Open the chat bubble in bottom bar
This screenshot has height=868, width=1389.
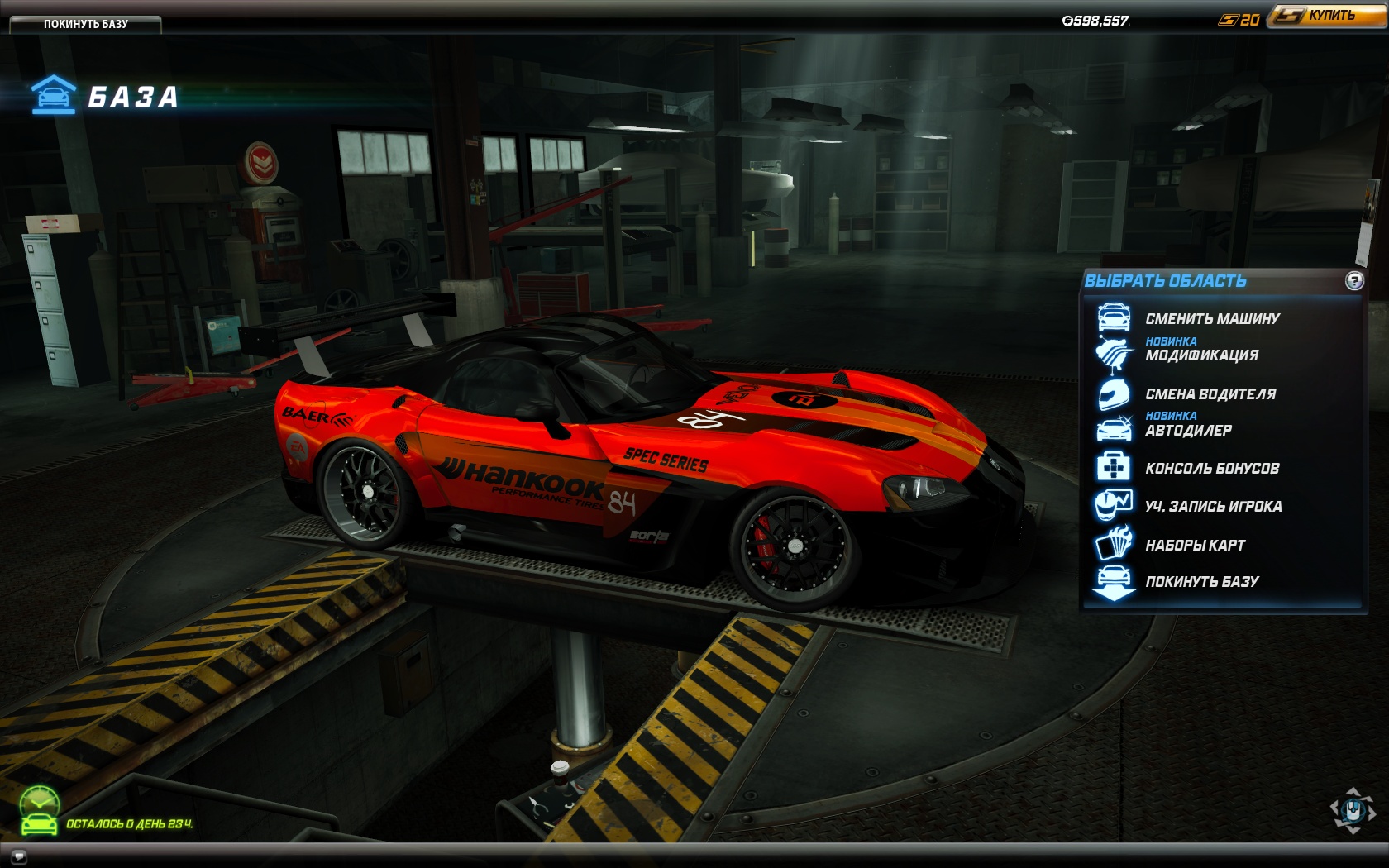(18, 856)
